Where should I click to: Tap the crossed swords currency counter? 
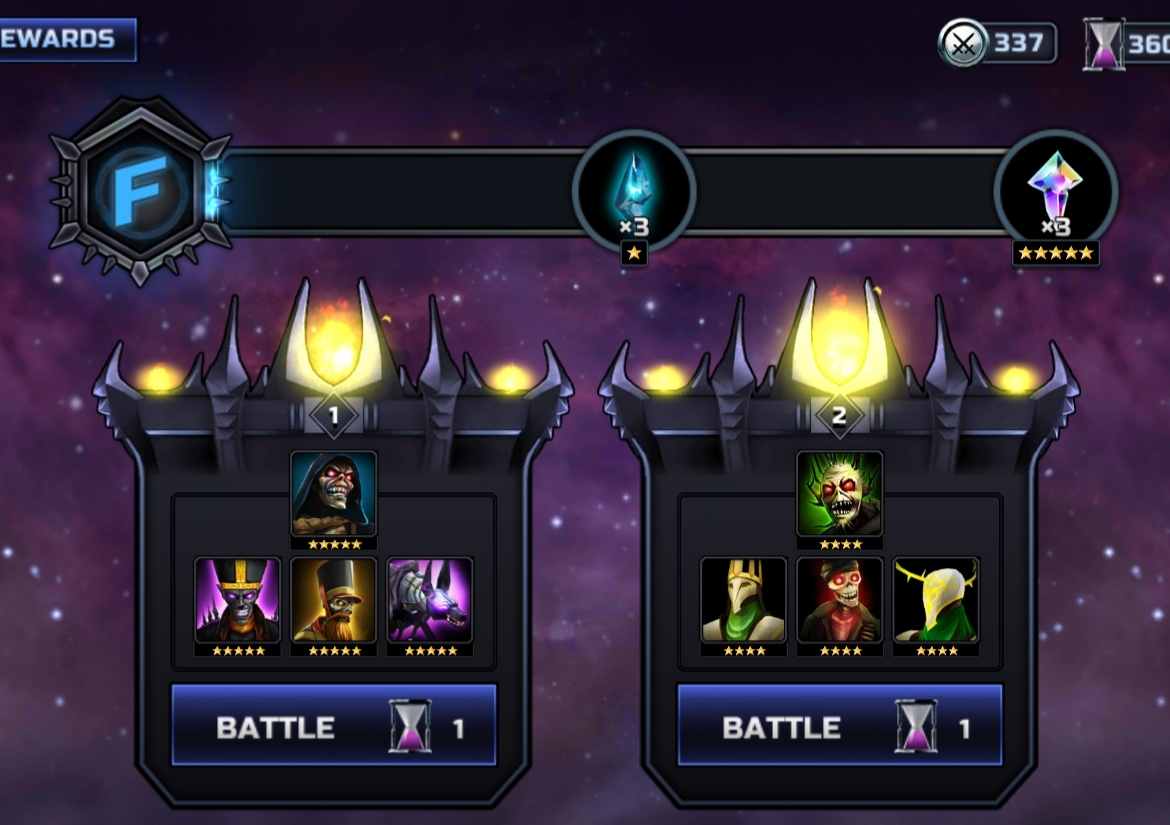pos(997,43)
